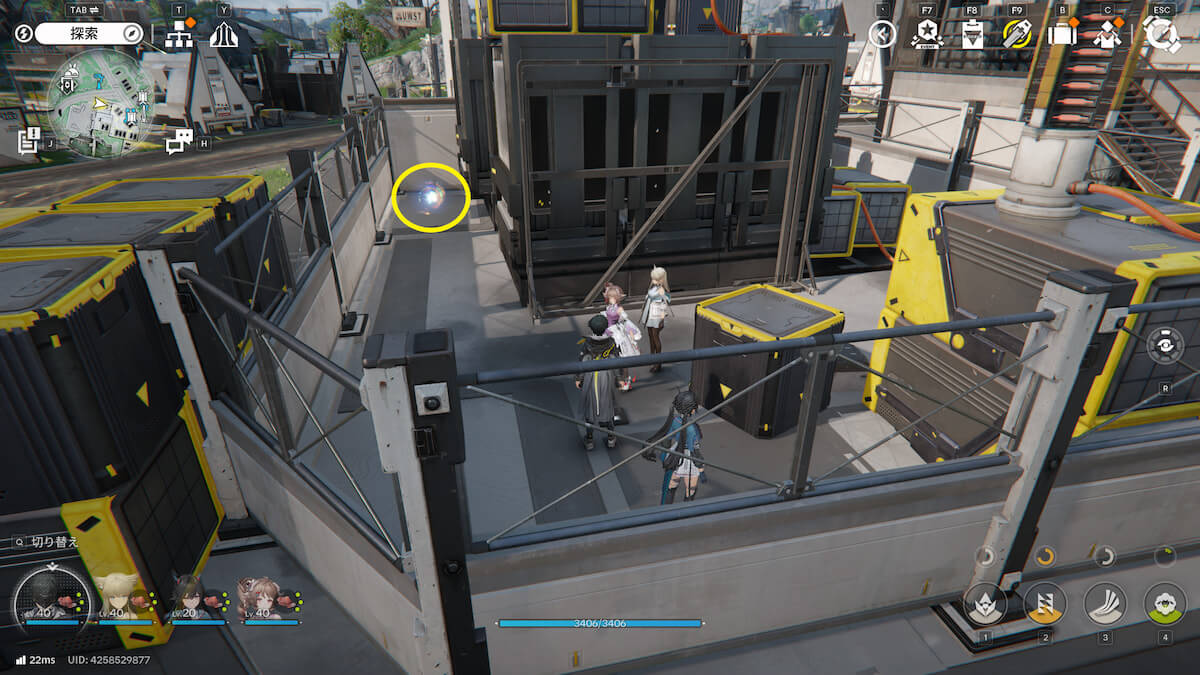Open the backpack inventory briefcase icon
This screenshot has width=1200, height=675.
click(x=1061, y=35)
